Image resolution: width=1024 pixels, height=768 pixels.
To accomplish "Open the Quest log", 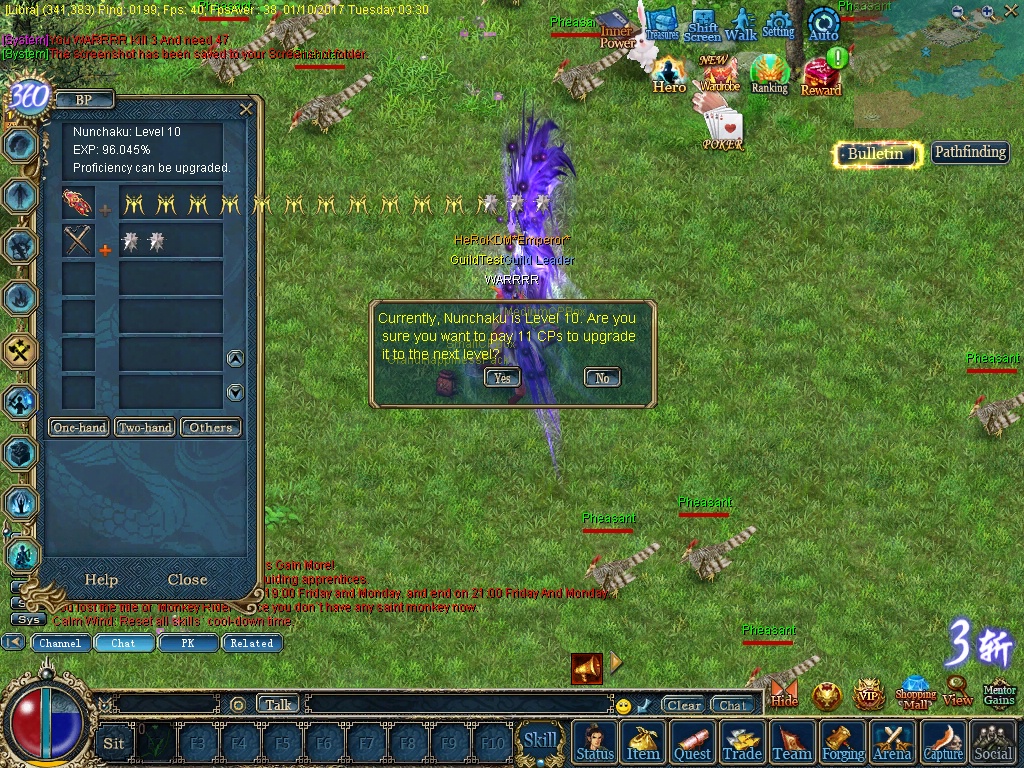I will coord(693,742).
